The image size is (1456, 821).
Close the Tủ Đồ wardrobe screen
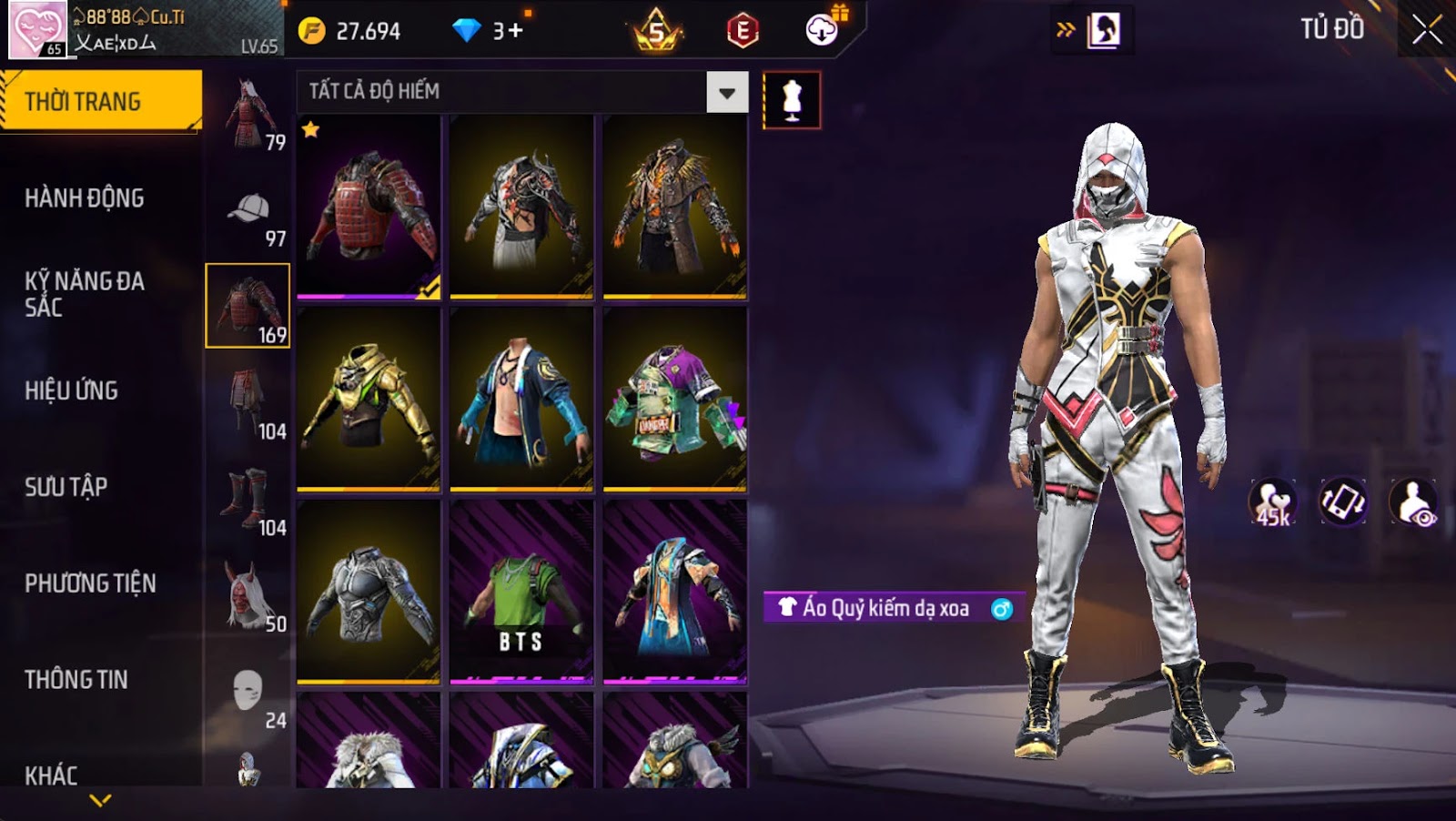point(1426,30)
